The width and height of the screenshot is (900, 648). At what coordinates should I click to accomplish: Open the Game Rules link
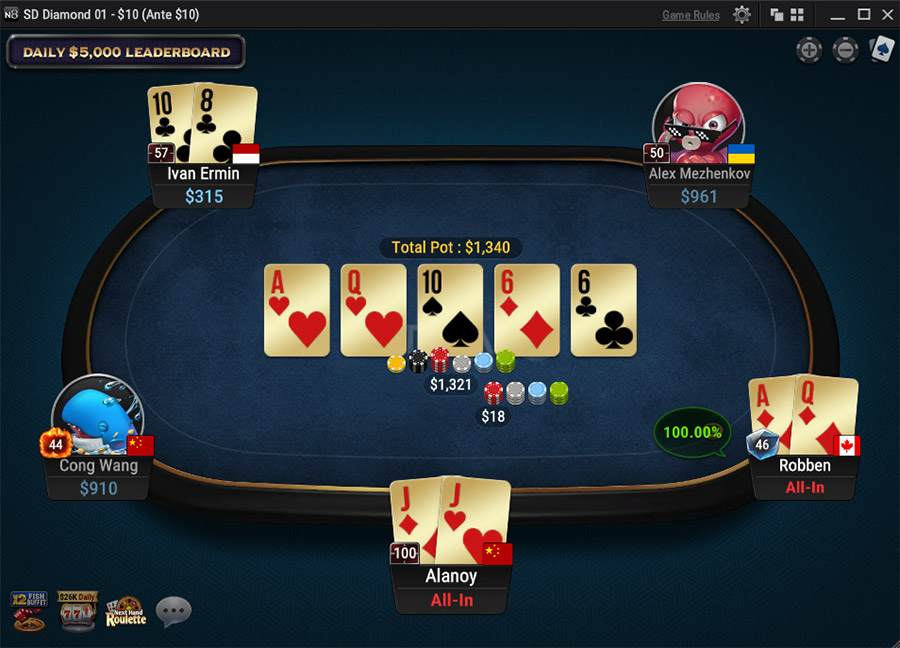click(x=690, y=15)
